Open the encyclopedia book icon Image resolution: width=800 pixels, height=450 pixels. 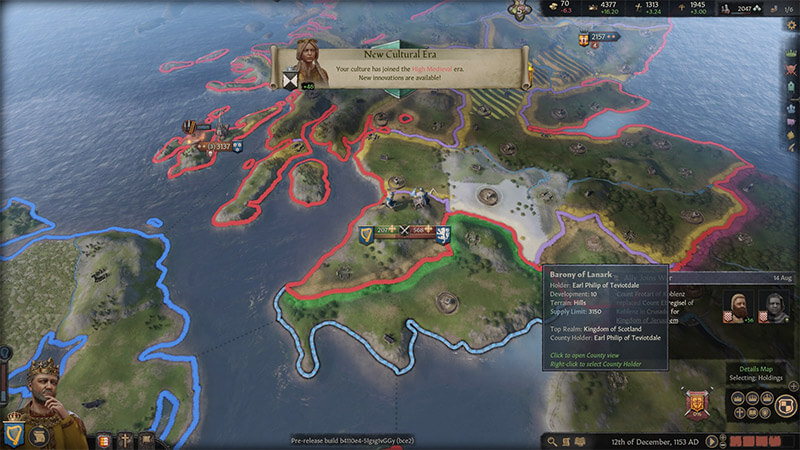(x=567, y=441)
